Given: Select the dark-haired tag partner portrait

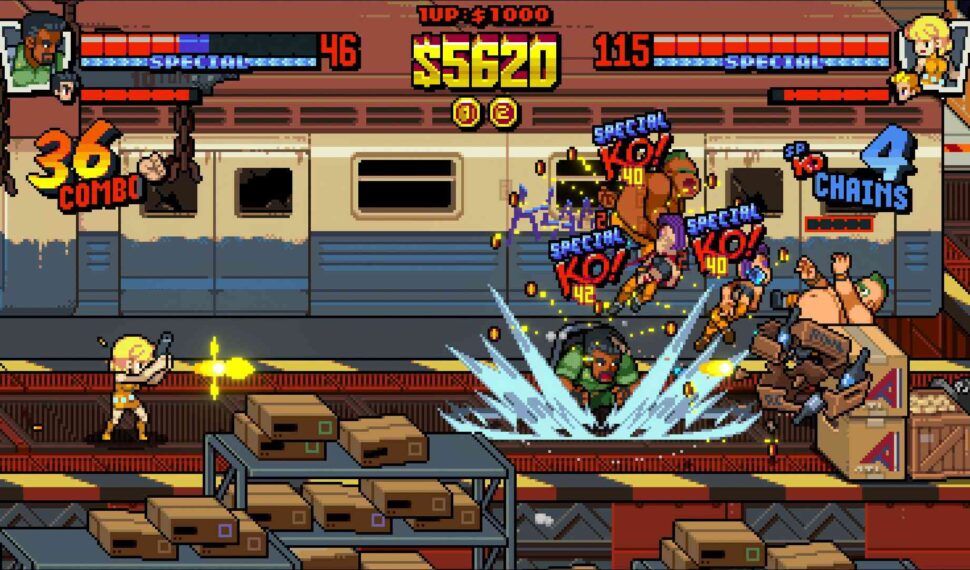Looking at the screenshot, I should point(65,88).
